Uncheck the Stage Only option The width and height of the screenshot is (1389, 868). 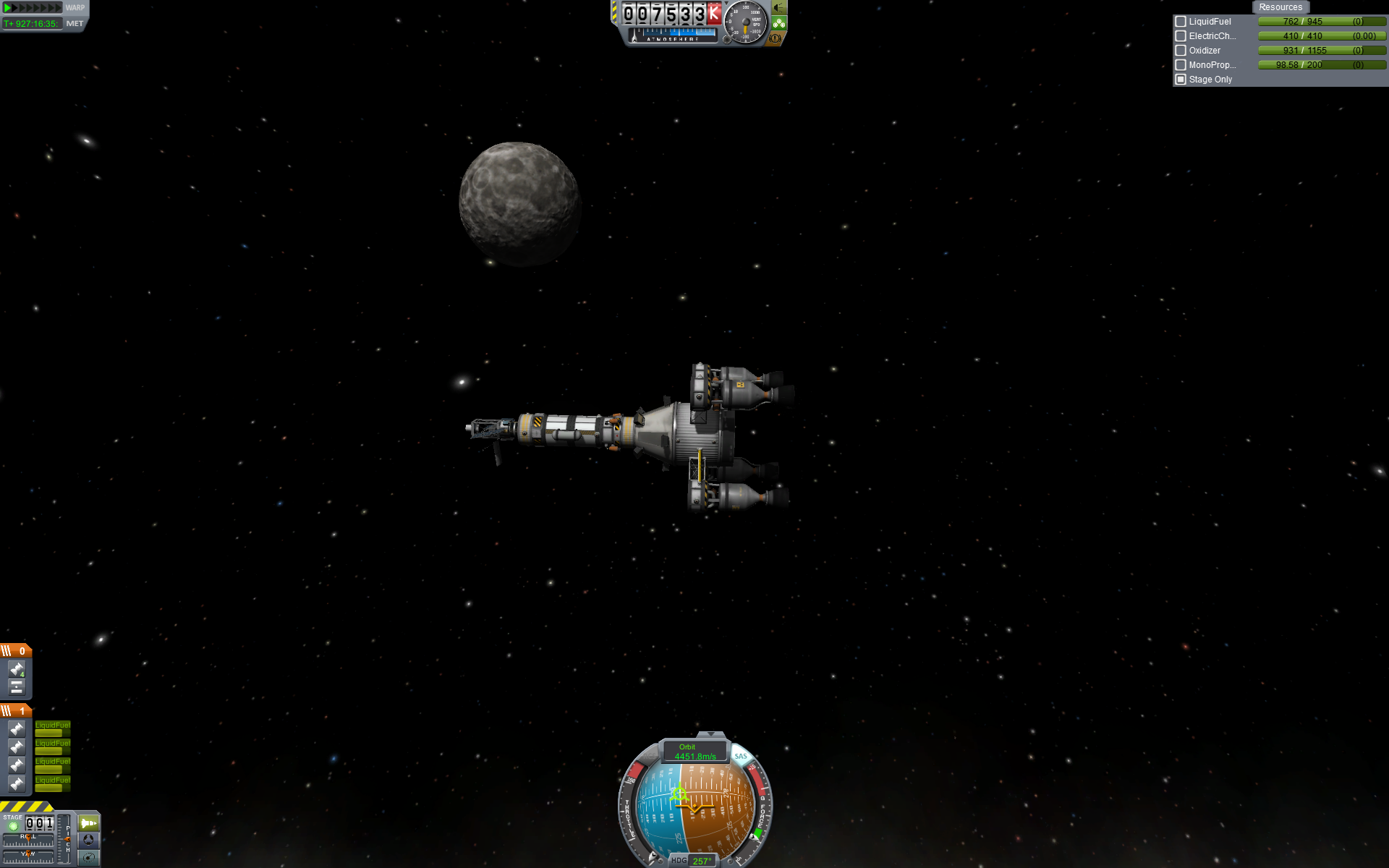(x=1181, y=80)
